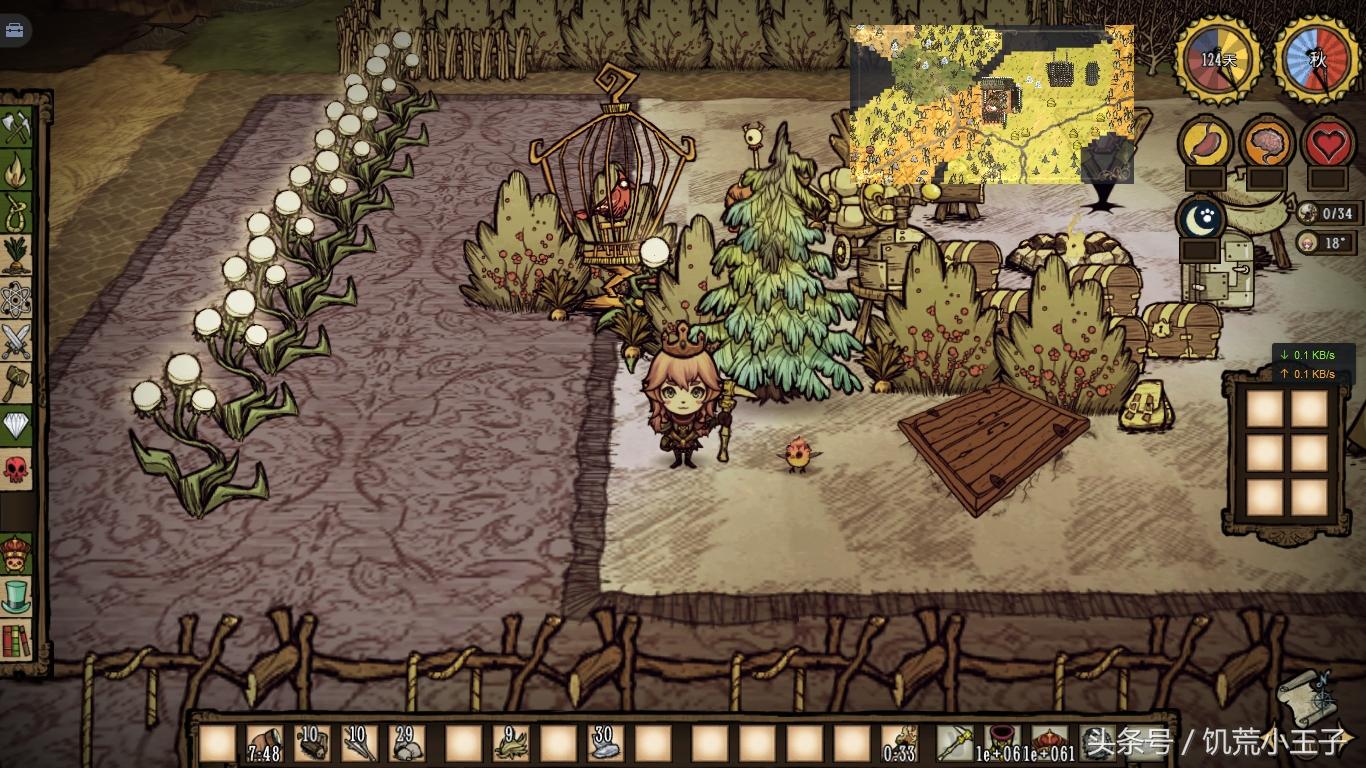This screenshot has height=768, width=1366.
Task: Select the golden staff equipment slot
Action: (954, 743)
